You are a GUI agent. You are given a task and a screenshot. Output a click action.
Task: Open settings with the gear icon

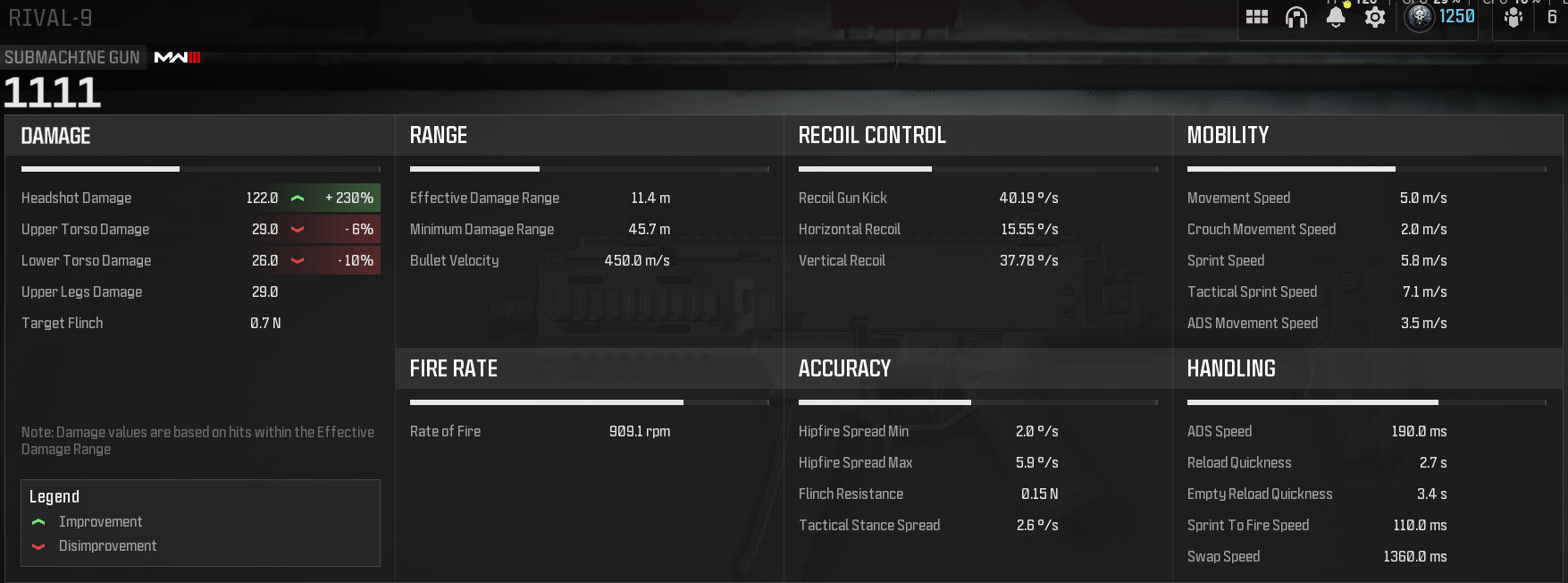coord(1375,17)
